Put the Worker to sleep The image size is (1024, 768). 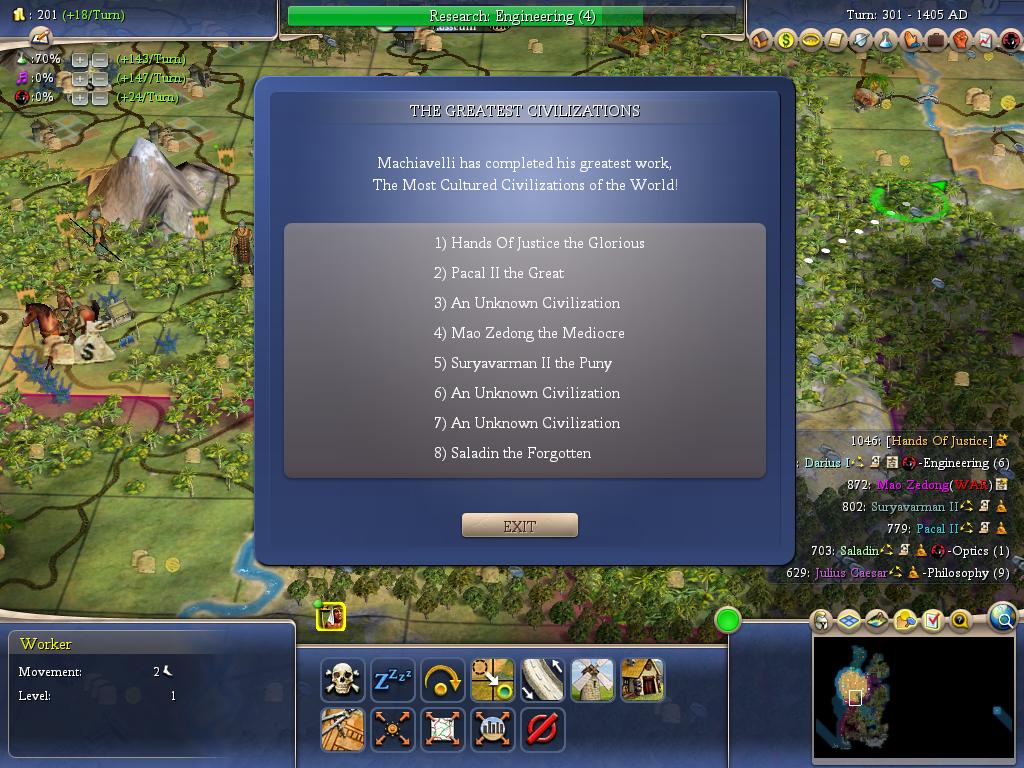click(393, 680)
